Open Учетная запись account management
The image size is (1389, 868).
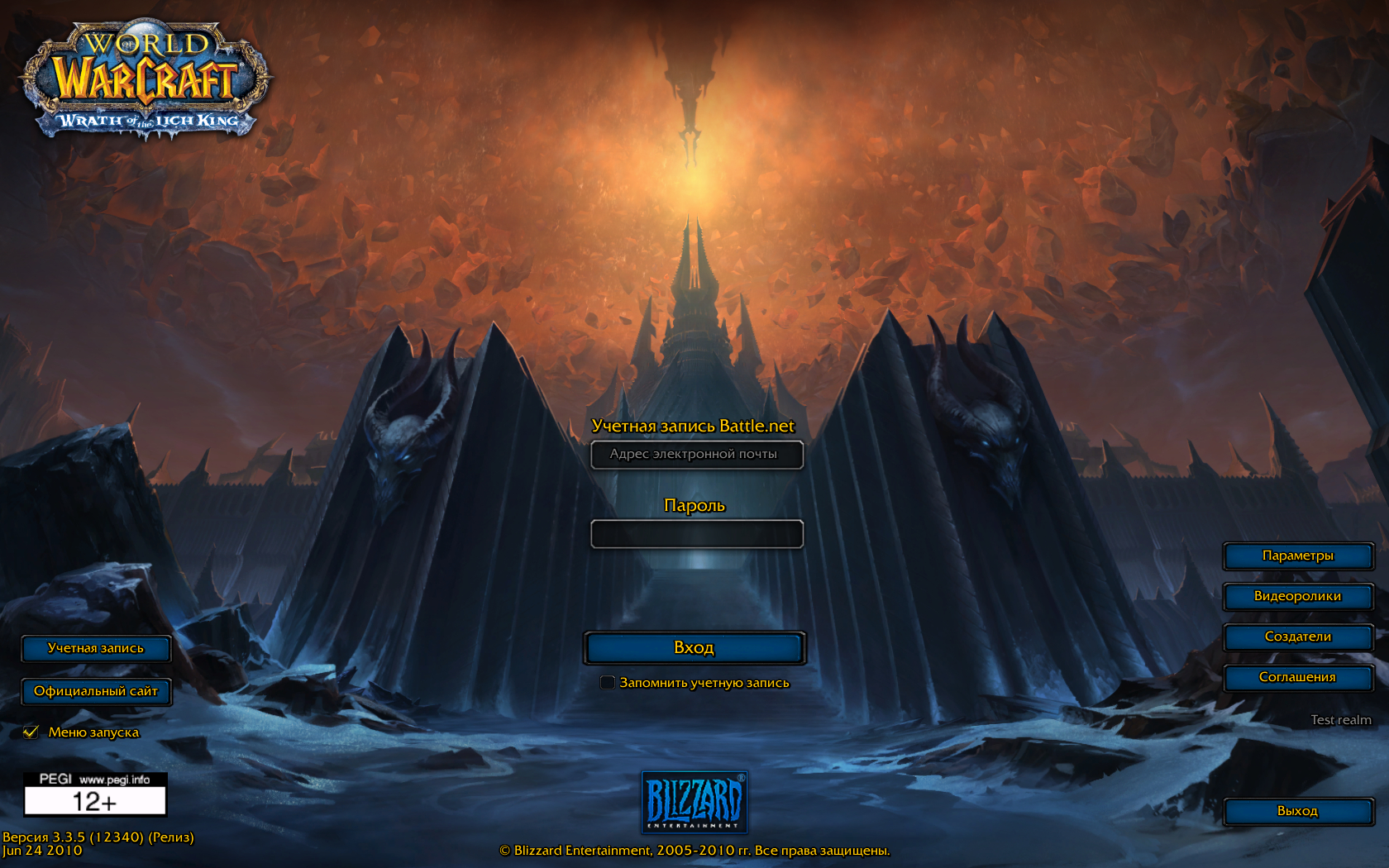click(97, 649)
